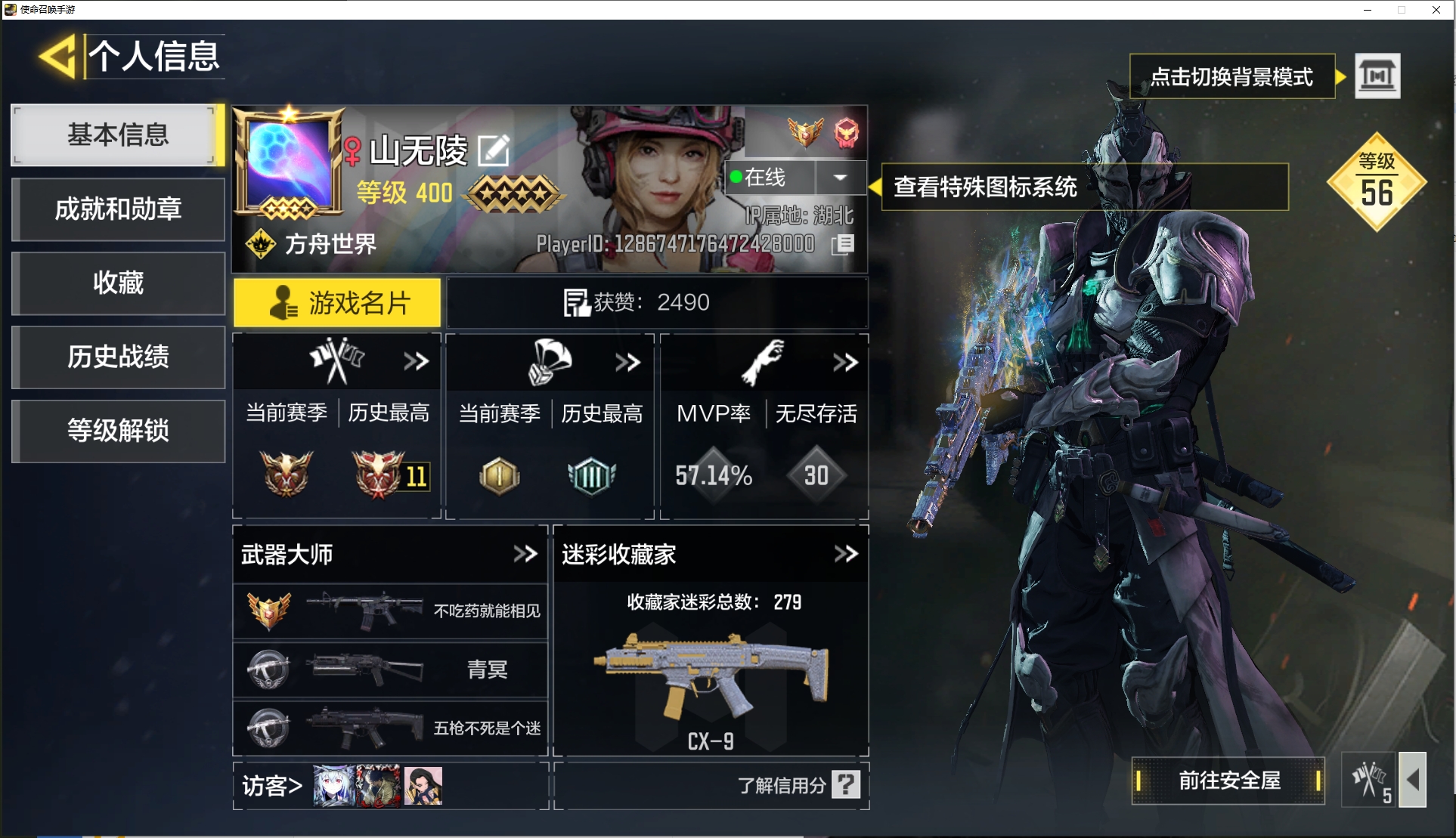Copy the PlayerID with the copy icon
The height and width of the screenshot is (838, 1456).
(x=843, y=244)
